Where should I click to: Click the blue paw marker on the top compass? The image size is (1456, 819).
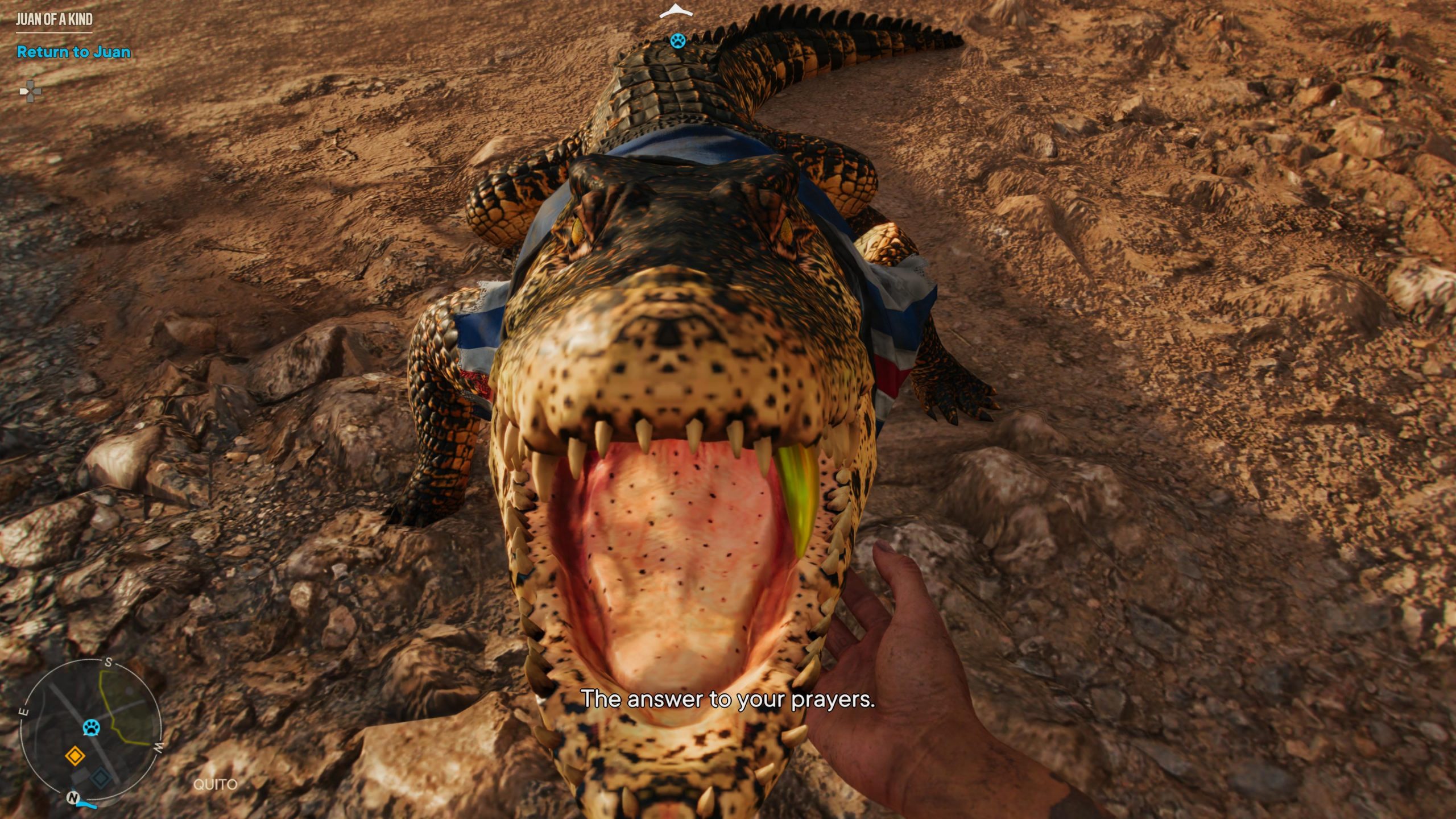coord(677,41)
